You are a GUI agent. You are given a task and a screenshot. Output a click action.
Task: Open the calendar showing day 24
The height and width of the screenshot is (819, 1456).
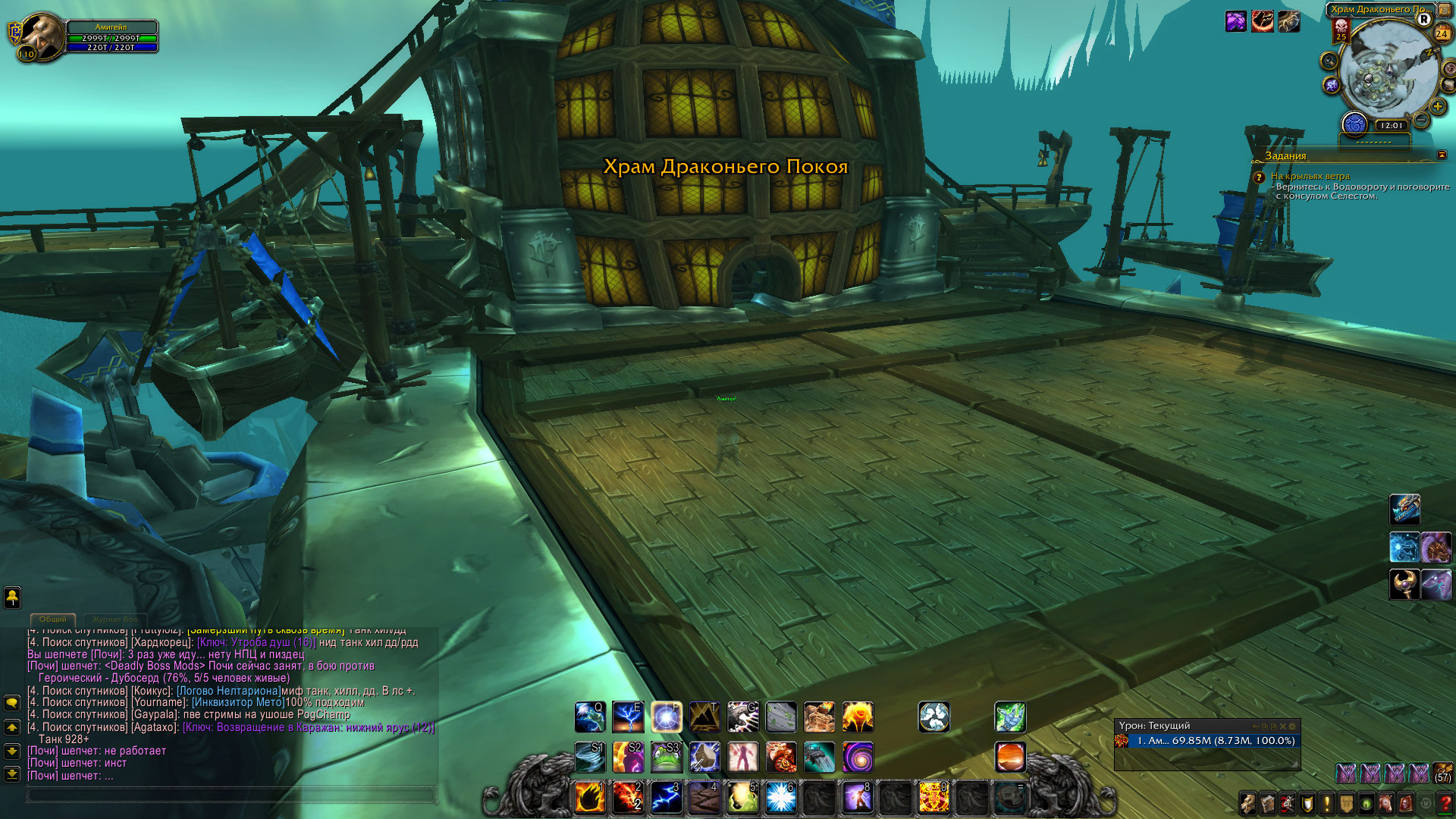(1442, 33)
